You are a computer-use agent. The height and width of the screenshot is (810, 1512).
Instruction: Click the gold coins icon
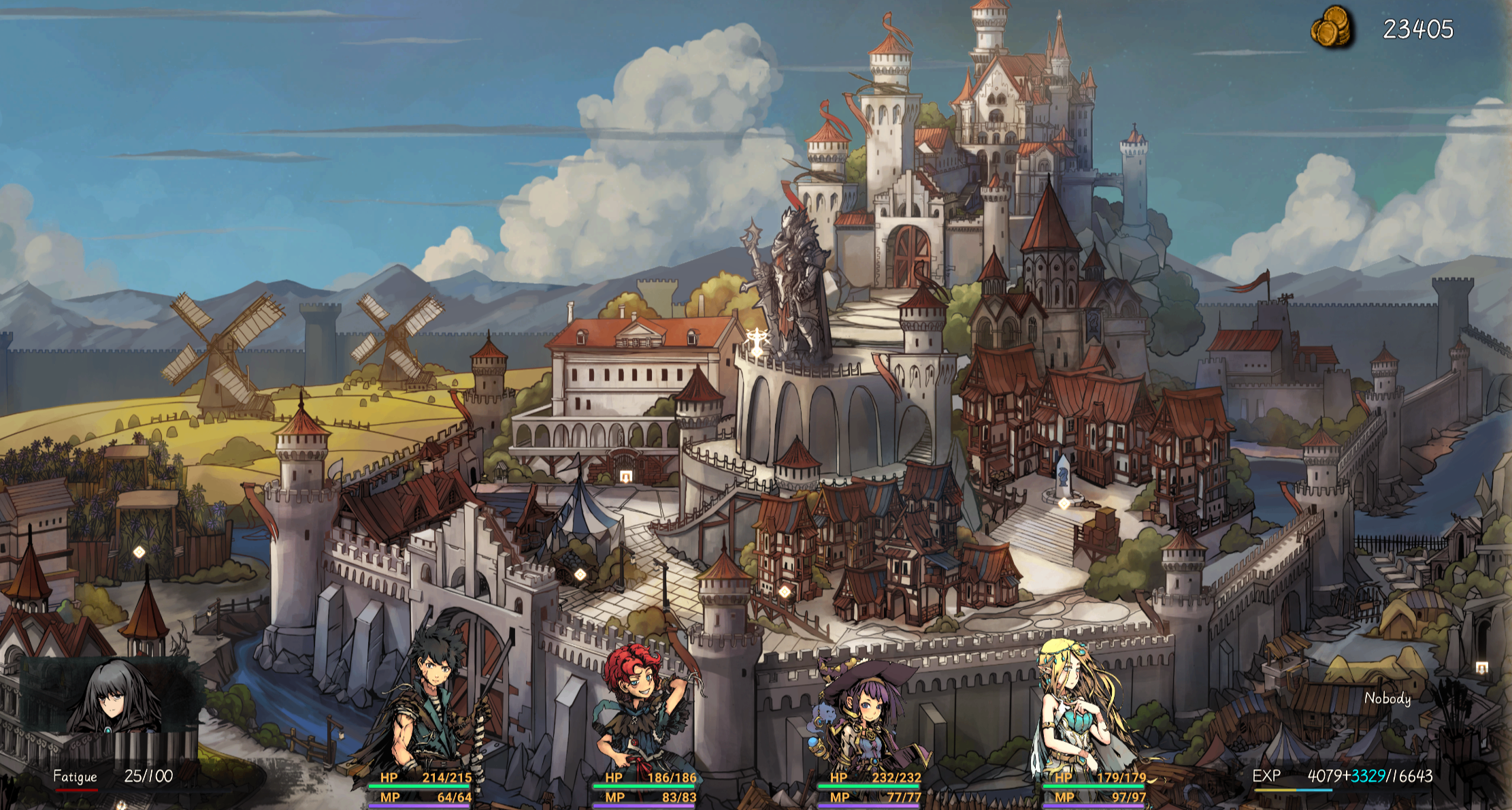[x=1332, y=28]
